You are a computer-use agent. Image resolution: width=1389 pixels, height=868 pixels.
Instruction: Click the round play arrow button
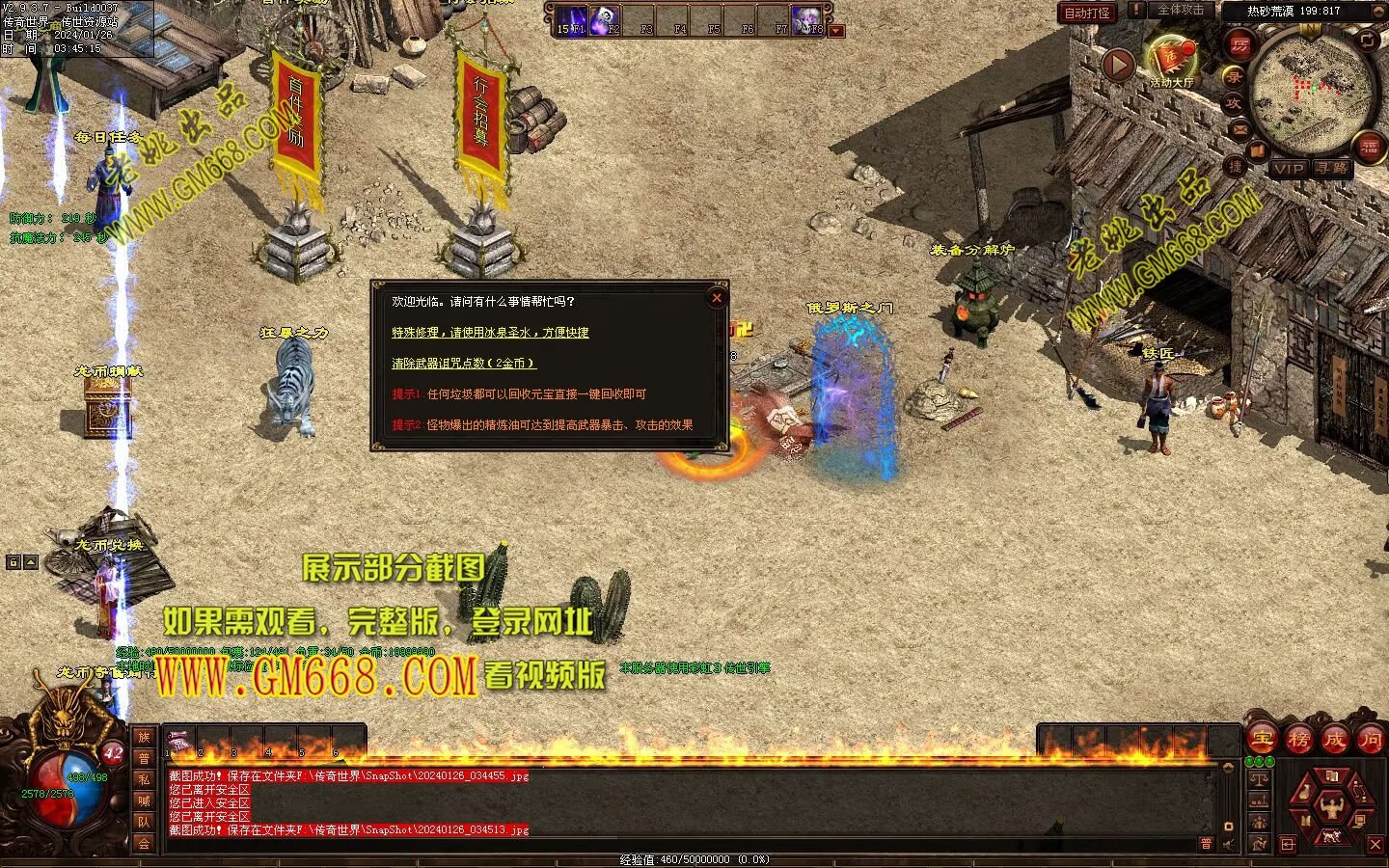pos(1118,66)
